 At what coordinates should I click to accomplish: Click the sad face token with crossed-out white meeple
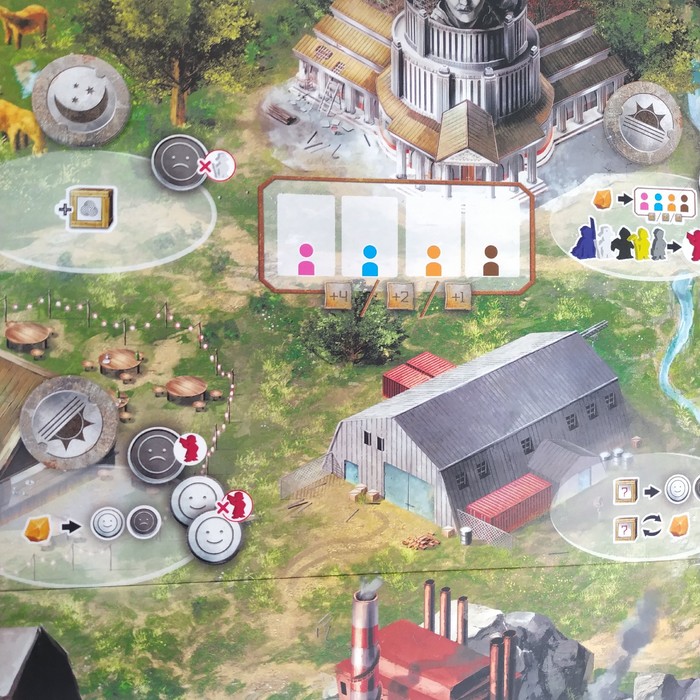tap(182, 162)
